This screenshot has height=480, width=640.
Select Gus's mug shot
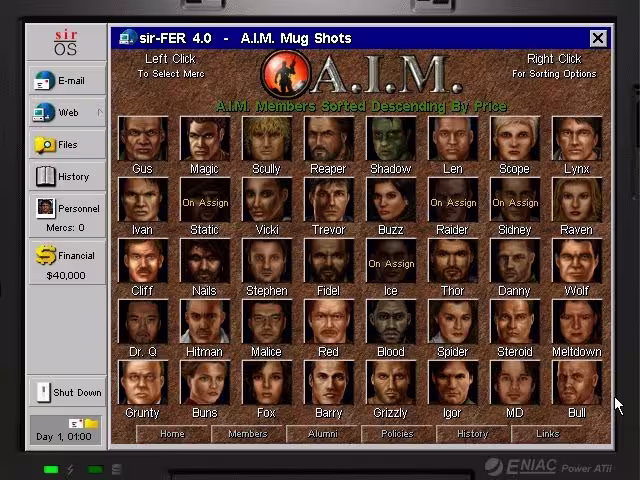tap(142, 139)
